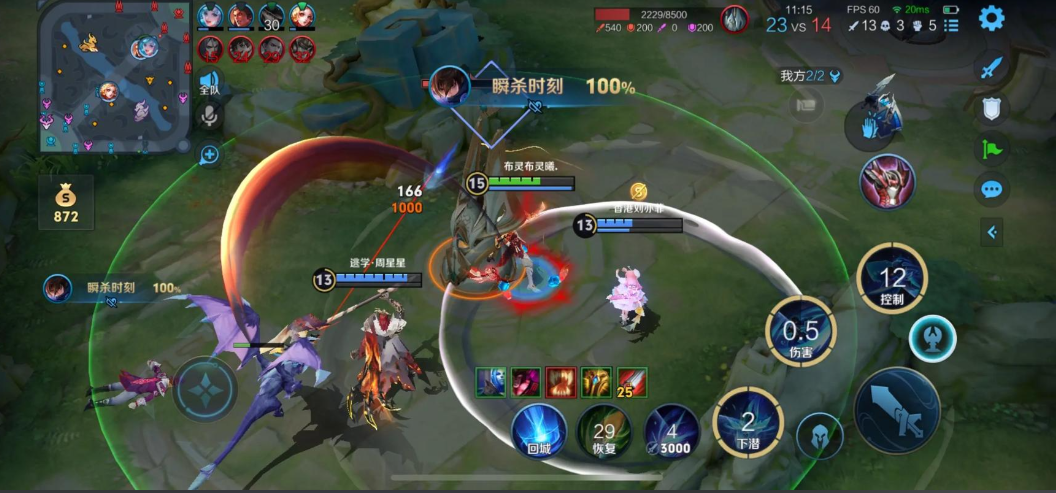
Task: Send the shield defend signal
Action: (x=991, y=108)
